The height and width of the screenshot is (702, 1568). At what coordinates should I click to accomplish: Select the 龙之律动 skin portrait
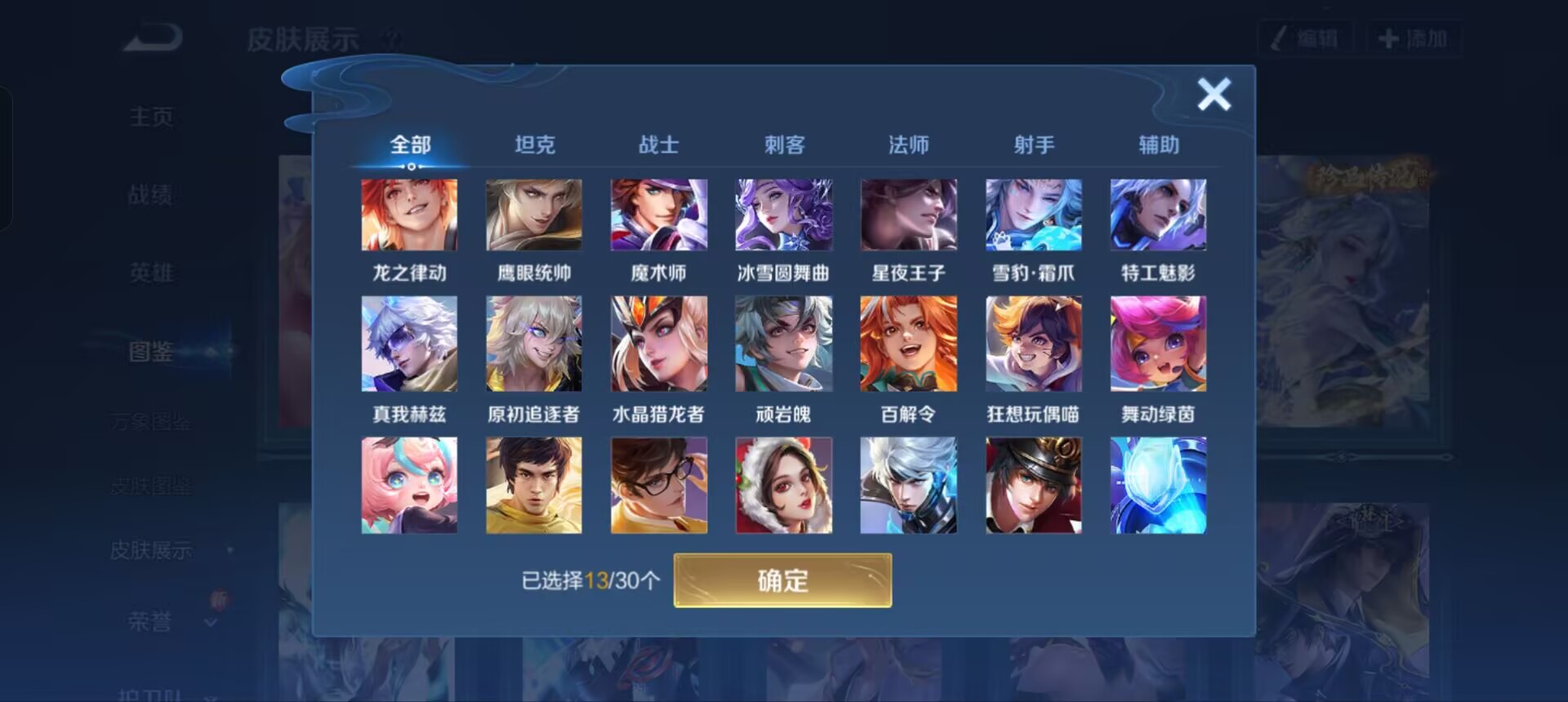pyautogui.click(x=409, y=215)
